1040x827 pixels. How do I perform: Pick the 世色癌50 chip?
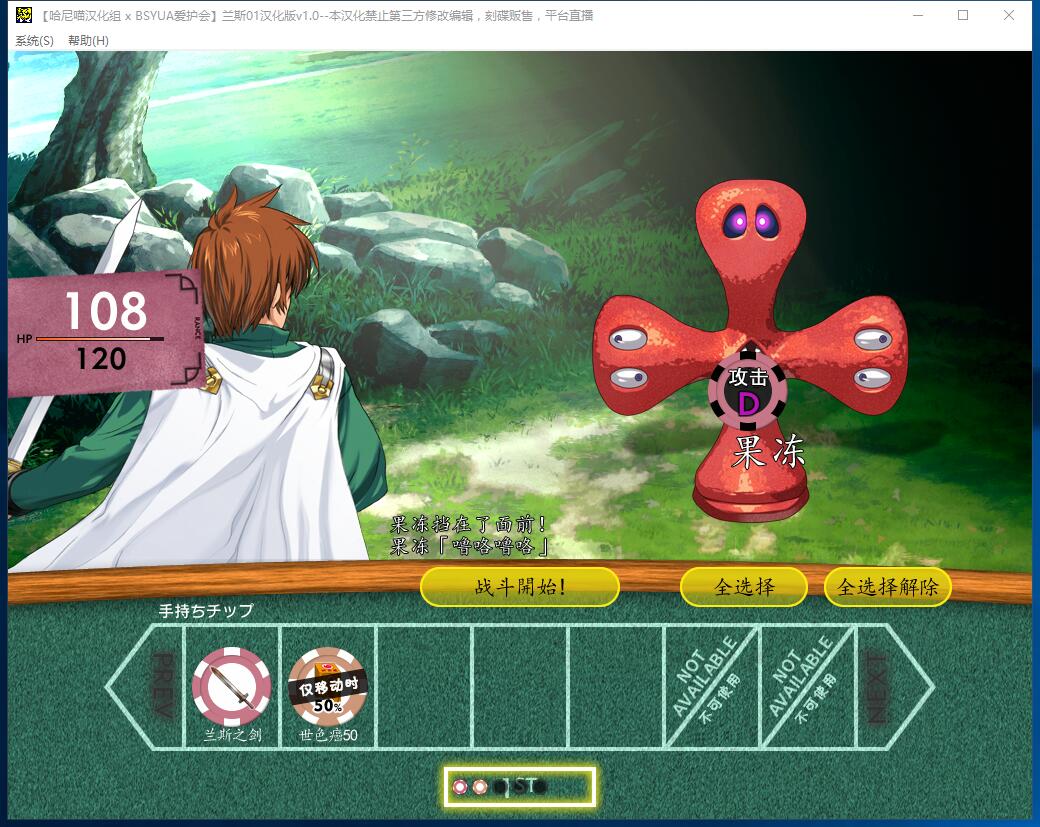[328, 686]
